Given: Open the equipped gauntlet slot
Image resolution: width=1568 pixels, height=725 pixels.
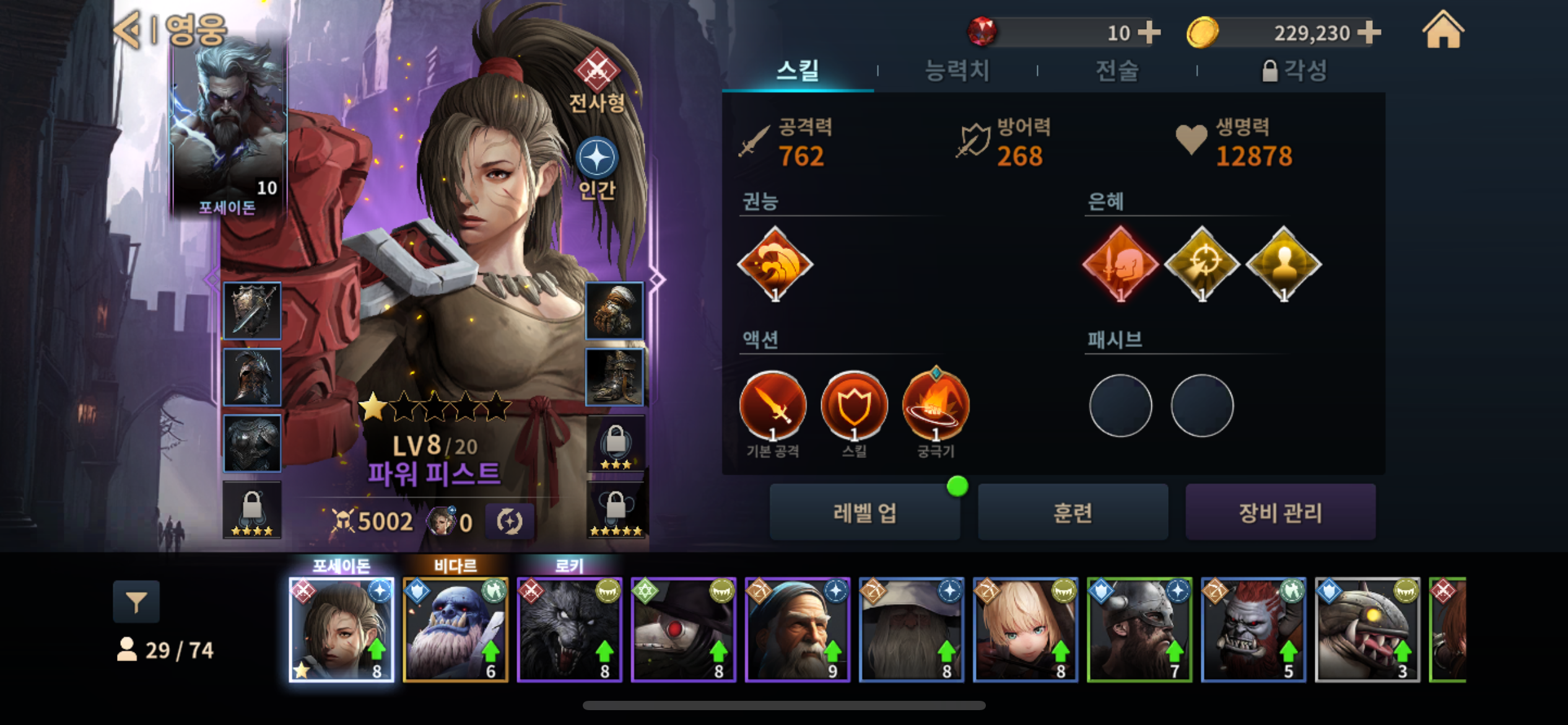Looking at the screenshot, I should 614,311.
